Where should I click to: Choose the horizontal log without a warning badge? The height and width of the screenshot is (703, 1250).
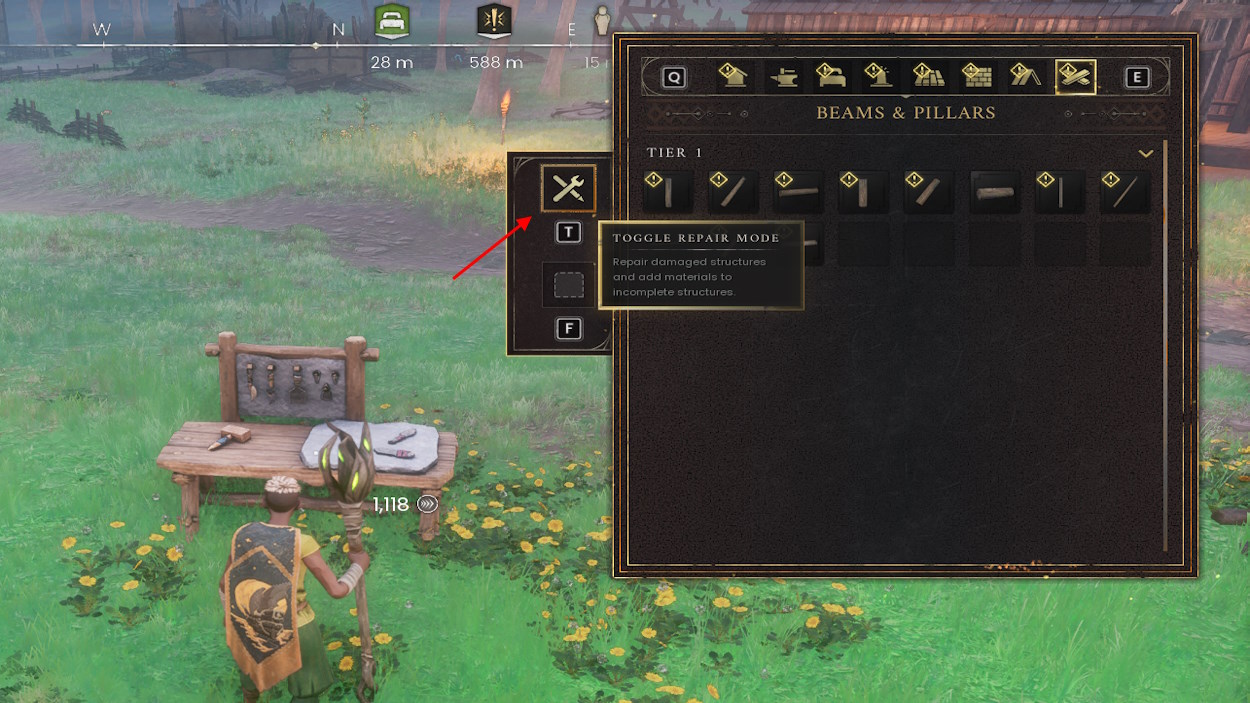994,191
